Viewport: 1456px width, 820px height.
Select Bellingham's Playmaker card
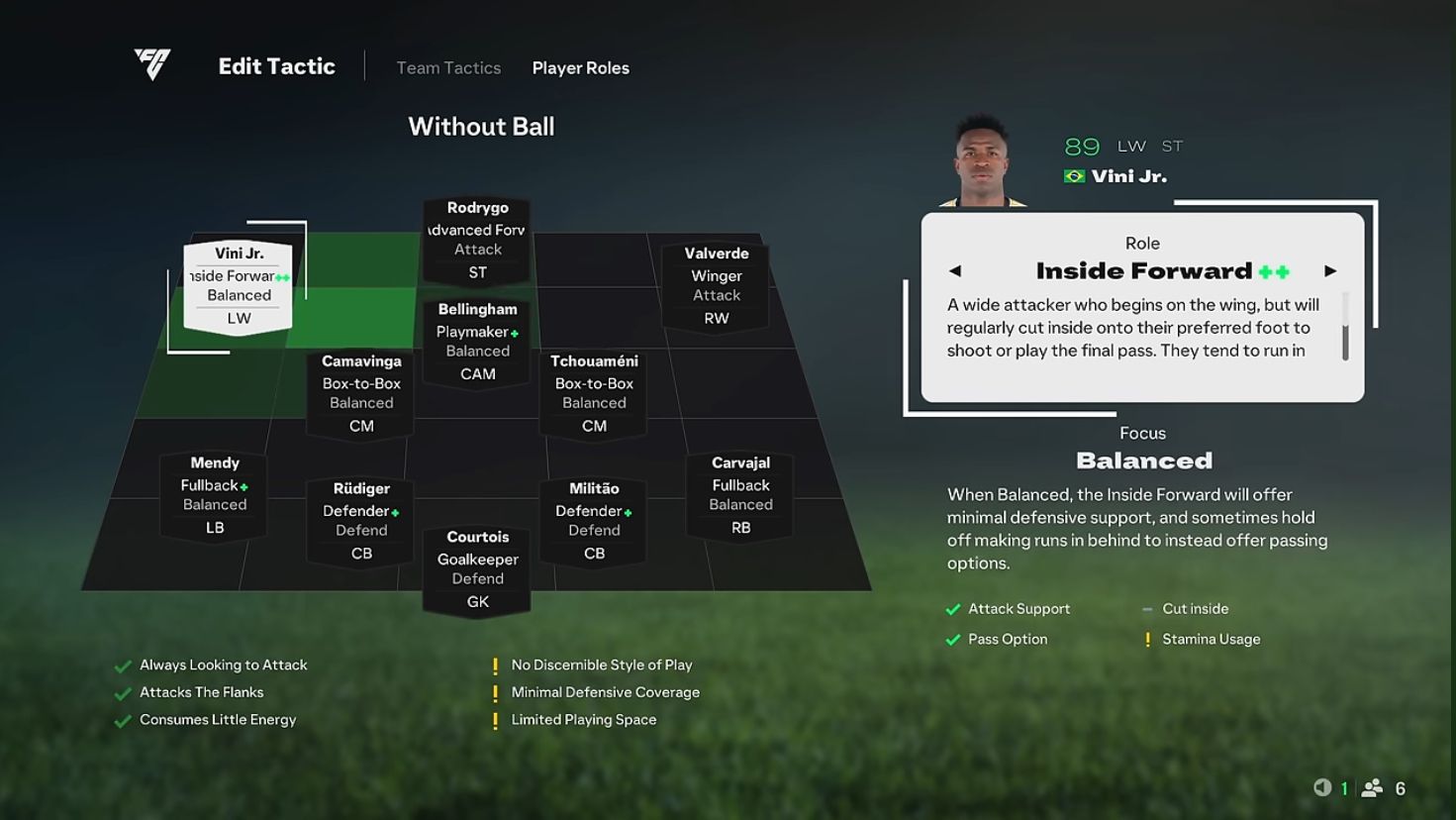[x=476, y=342]
